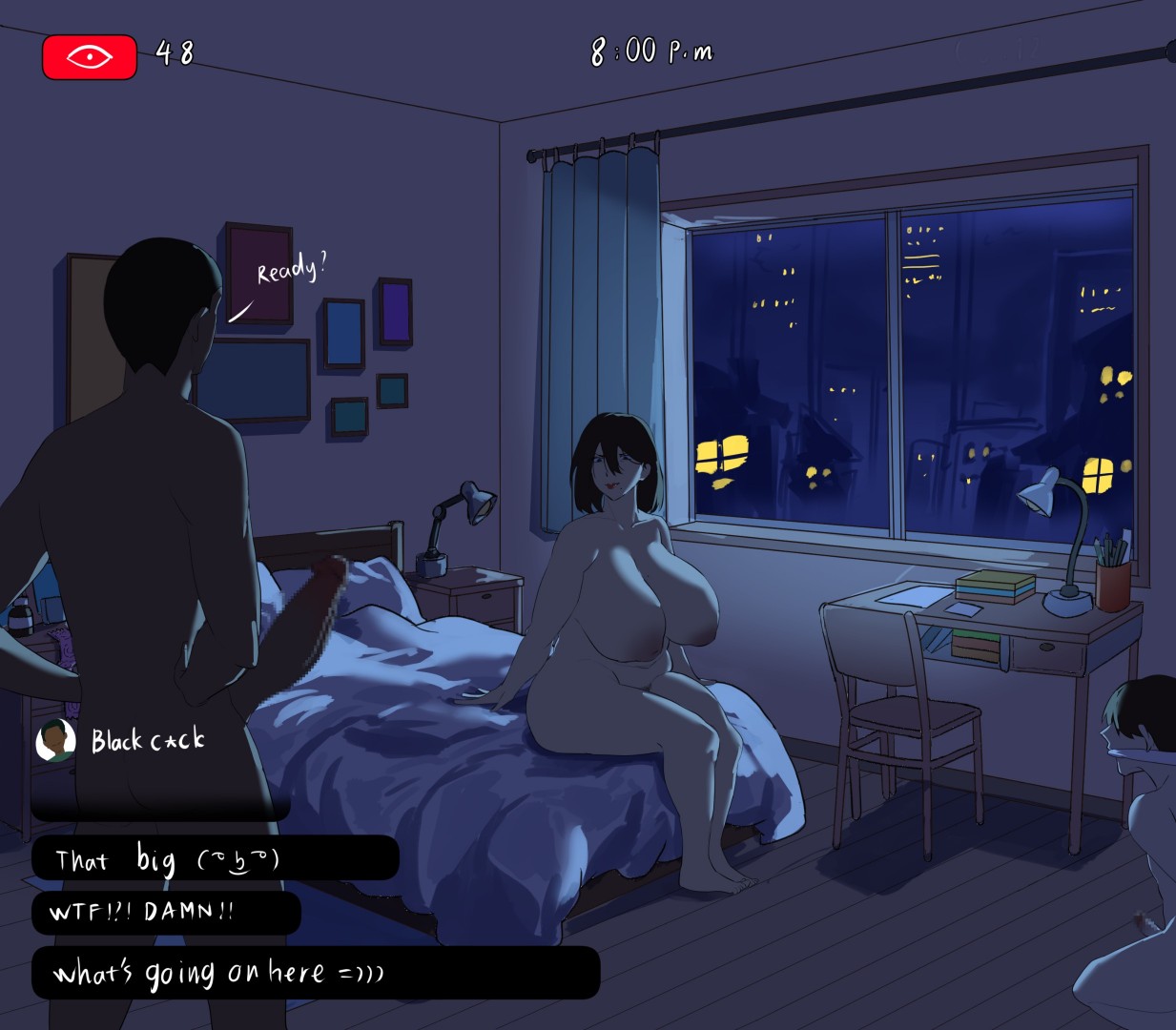Select the "WTF!?! DAMN!!" chat message
Image resolution: width=1176 pixels, height=1030 pixels.
pos(166,913)
